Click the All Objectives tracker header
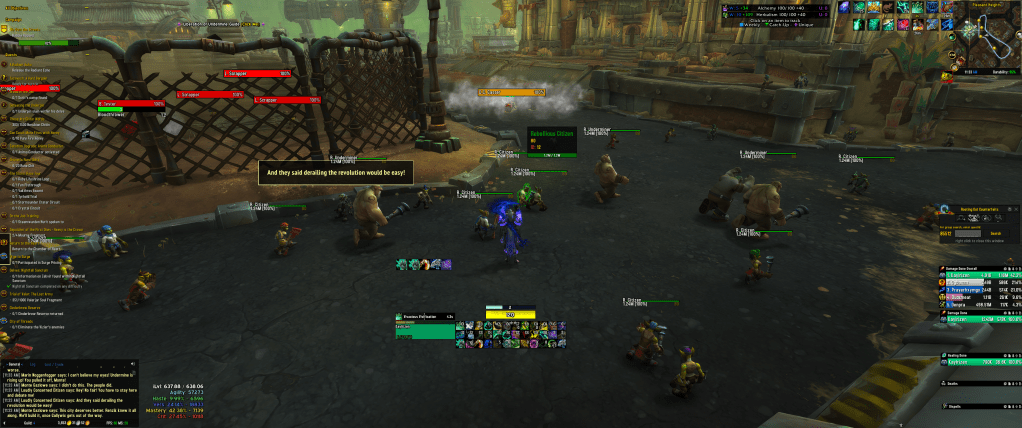The width and height of the screenshot is (1022, 428). (18, 7)
